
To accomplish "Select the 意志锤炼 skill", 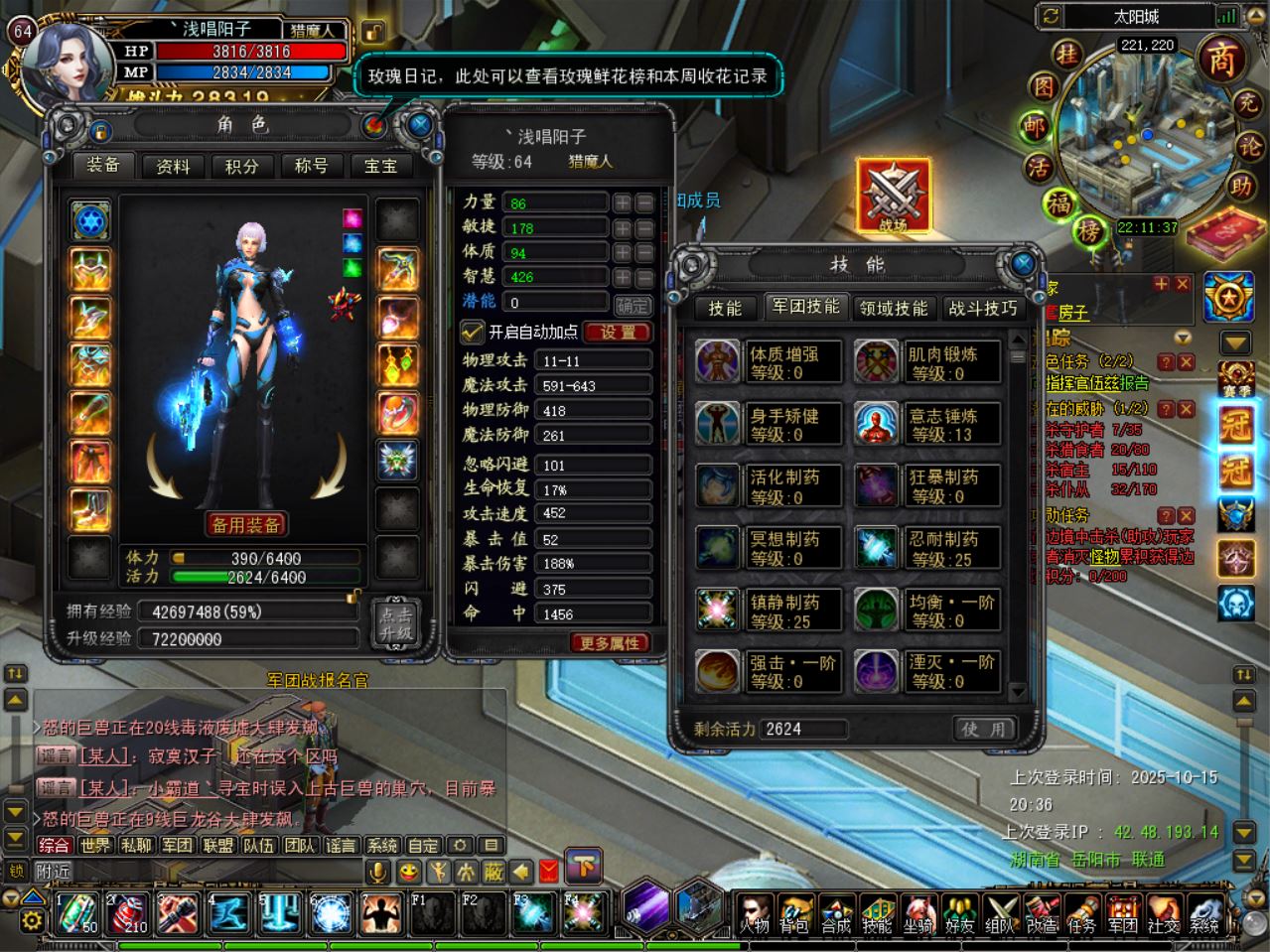I will 926,424.
